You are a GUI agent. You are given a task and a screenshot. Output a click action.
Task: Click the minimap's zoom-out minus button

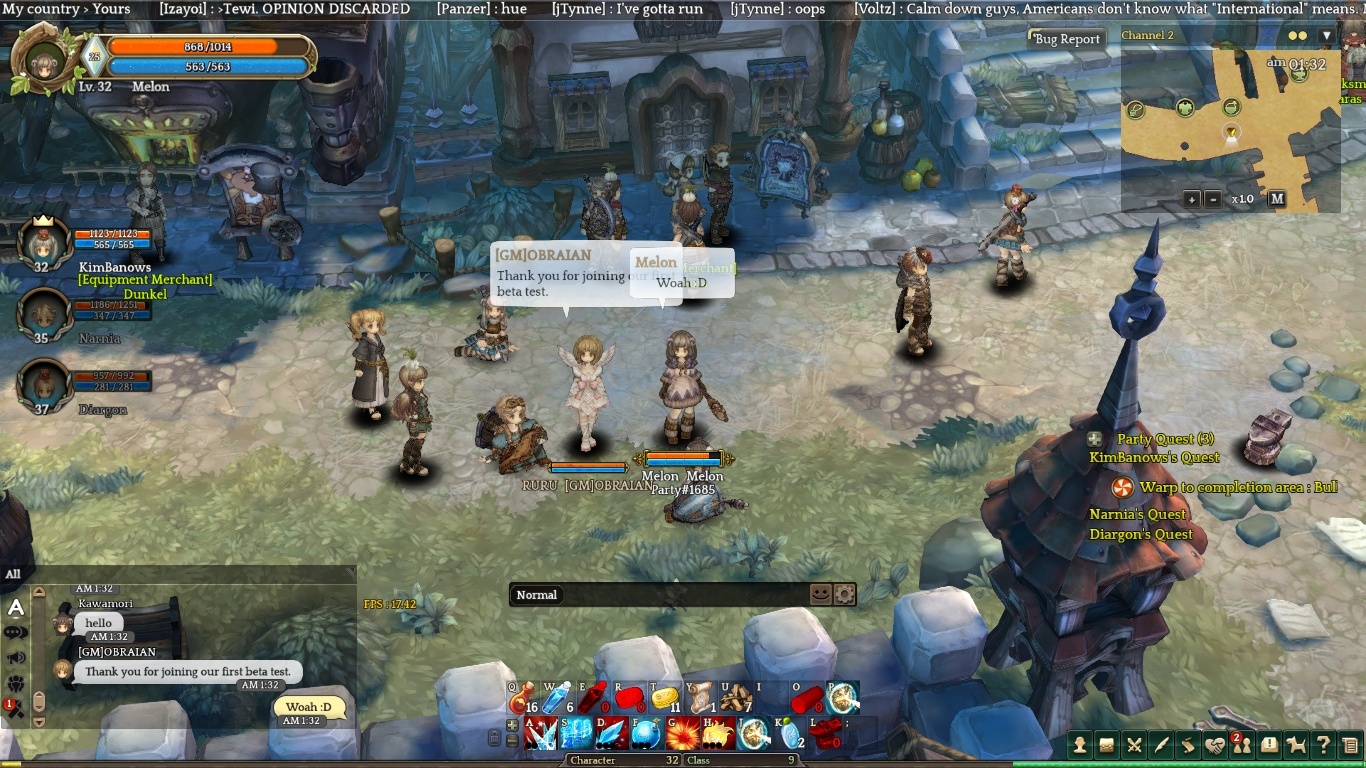pyautogui.click(x=1212, y=199)
